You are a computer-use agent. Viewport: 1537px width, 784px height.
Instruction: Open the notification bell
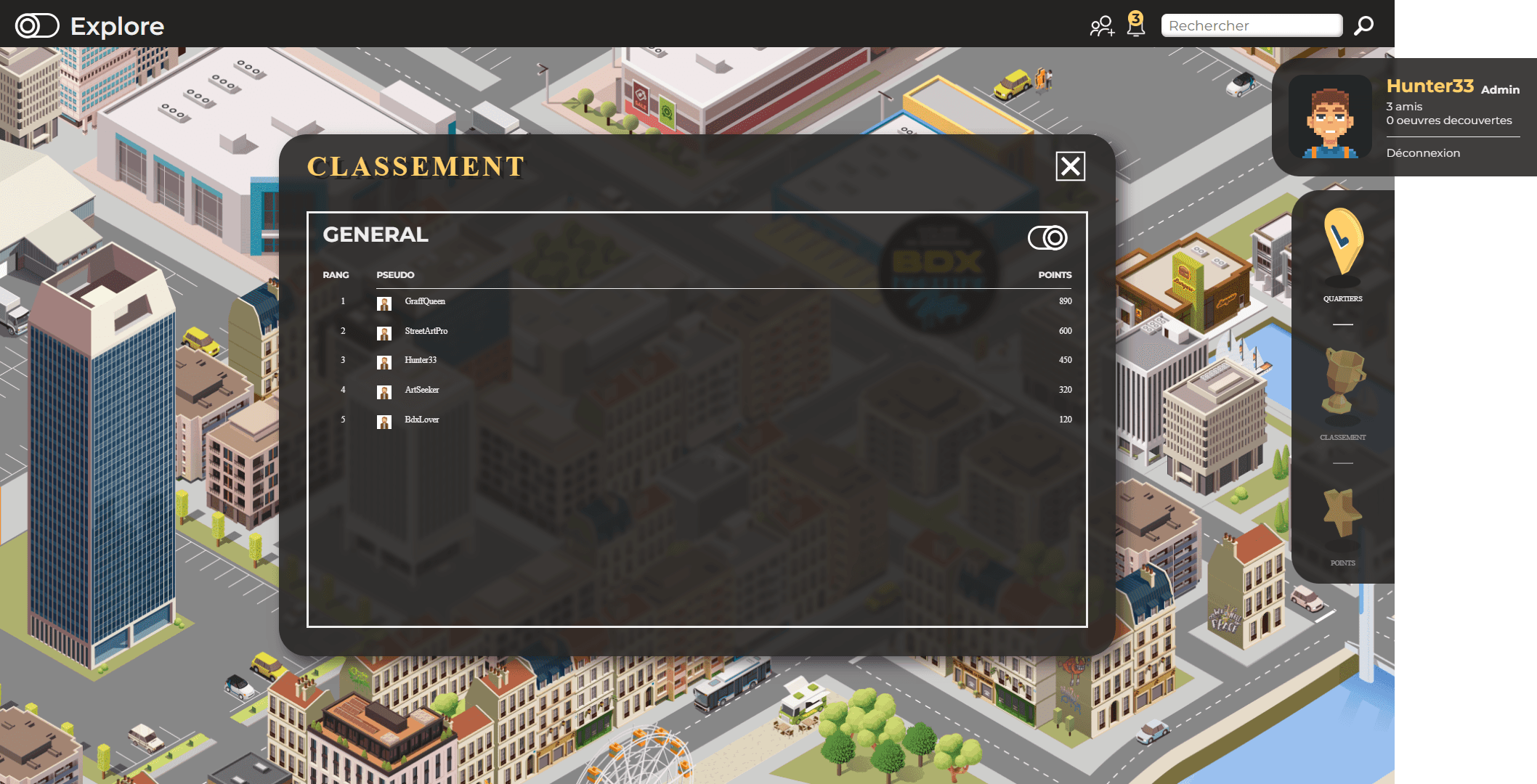point(1135,25)
